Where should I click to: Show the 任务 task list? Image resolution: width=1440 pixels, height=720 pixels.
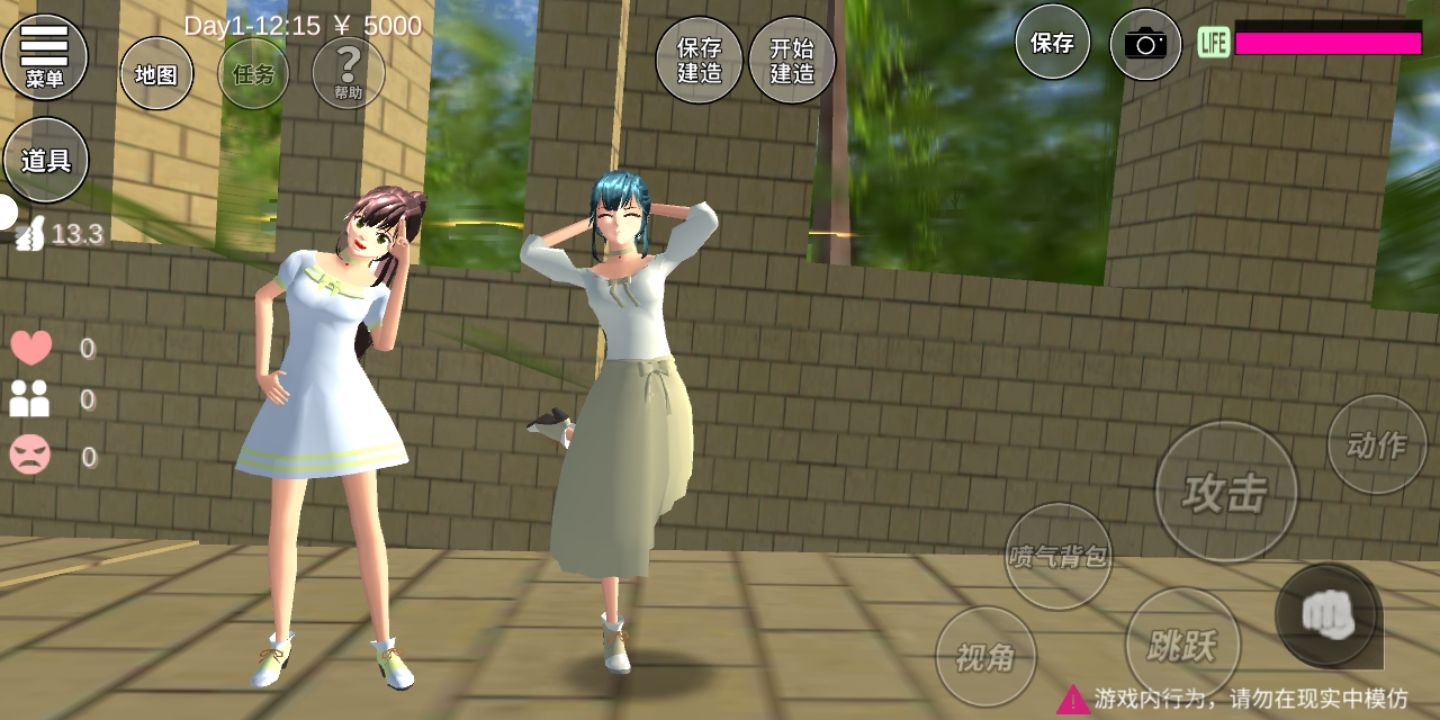pyautogui.click(x=253, y=74)
